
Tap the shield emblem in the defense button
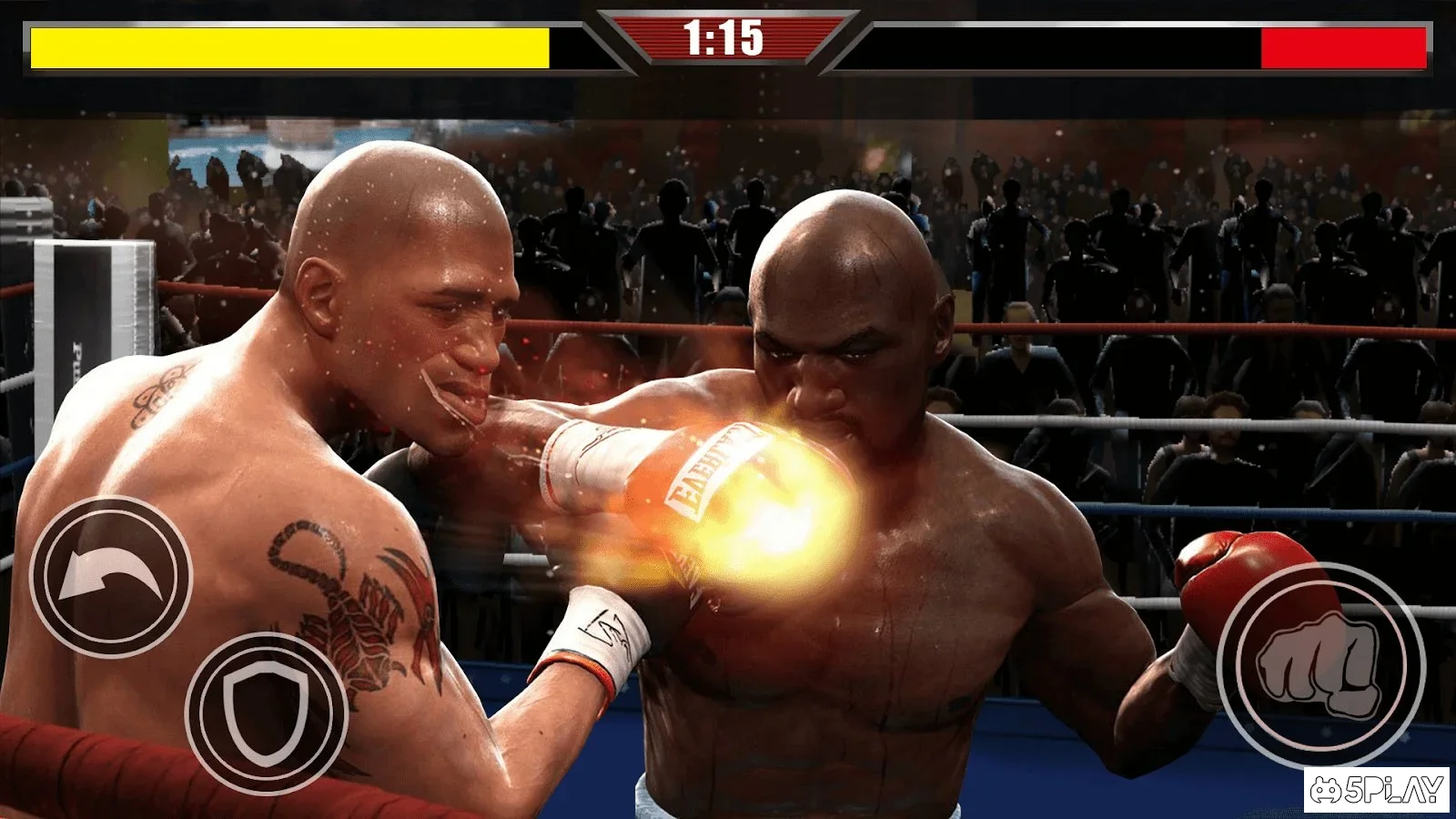coord(266,713)
